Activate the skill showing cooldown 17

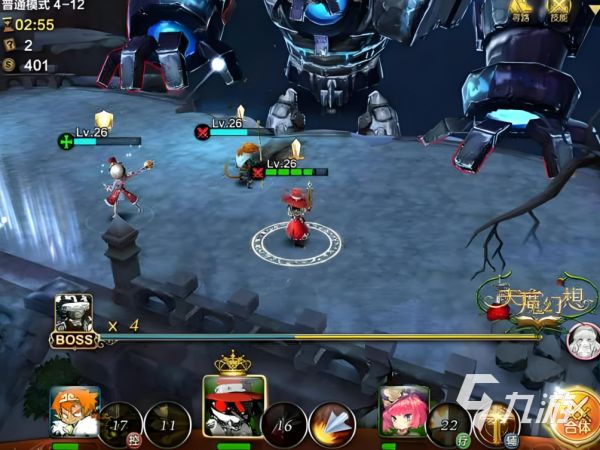click(121, 424)
